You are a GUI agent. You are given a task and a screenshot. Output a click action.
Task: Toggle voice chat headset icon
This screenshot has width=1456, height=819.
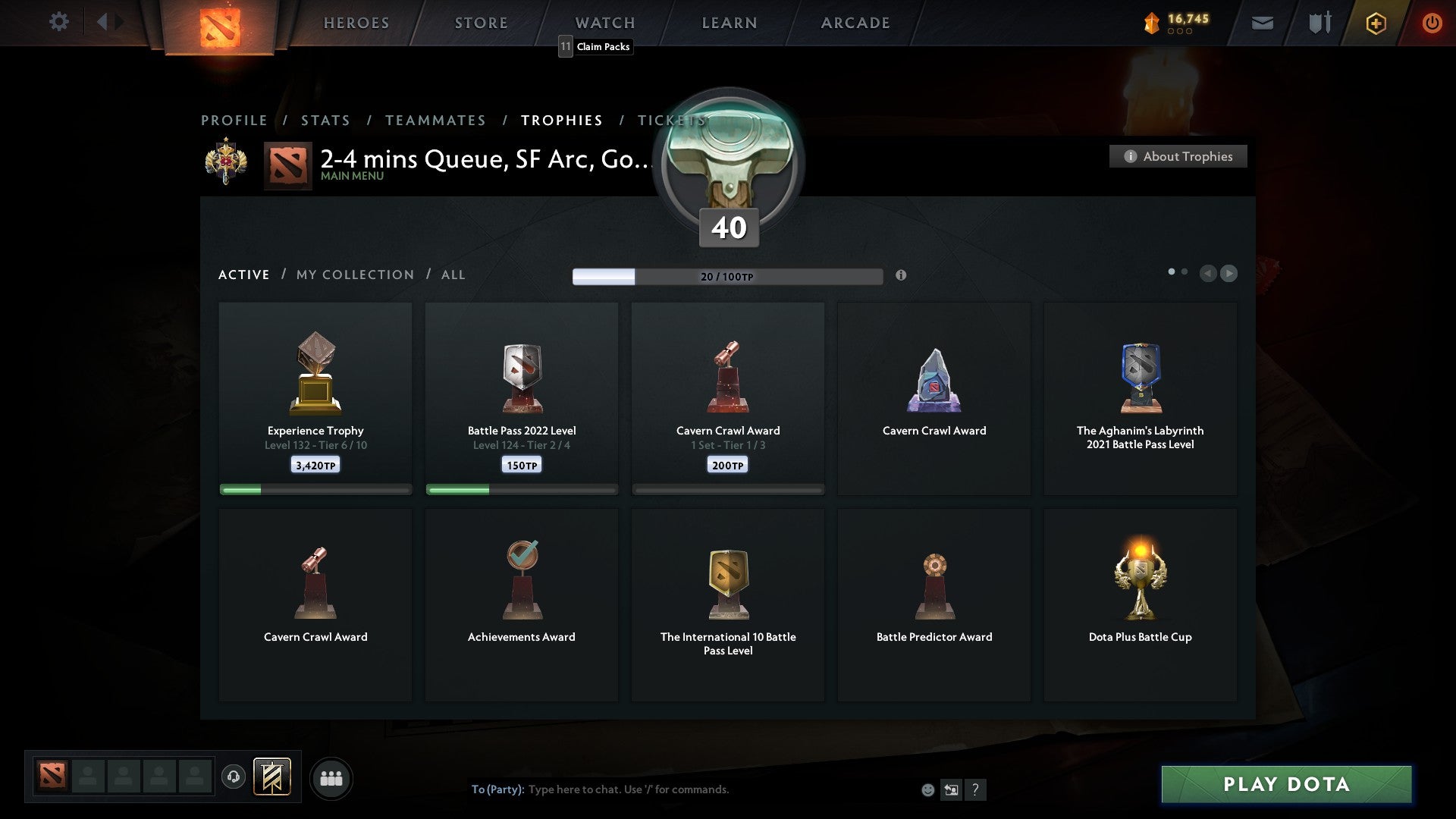coord(234,776)
